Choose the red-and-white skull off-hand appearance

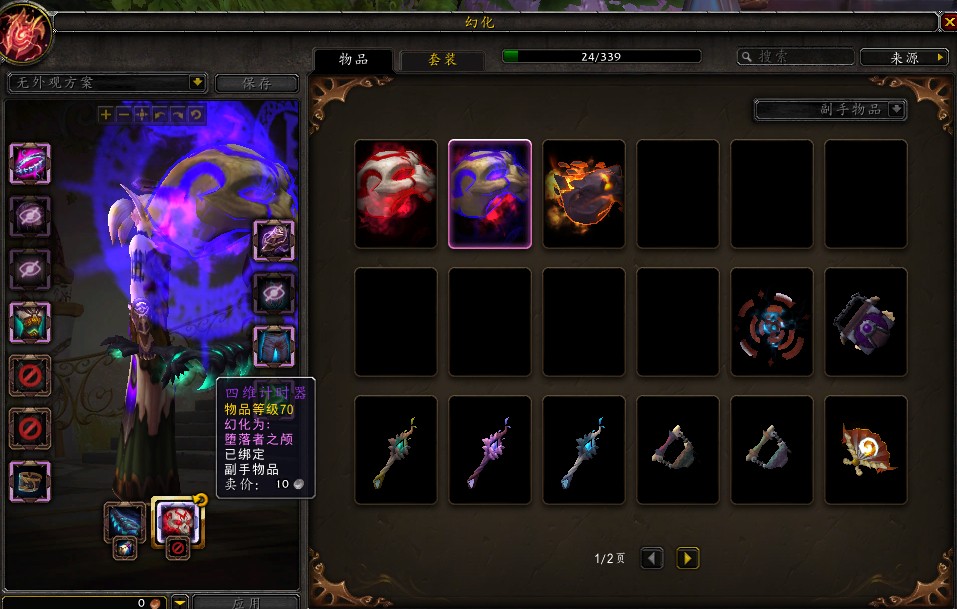click(x=396, y=194)
